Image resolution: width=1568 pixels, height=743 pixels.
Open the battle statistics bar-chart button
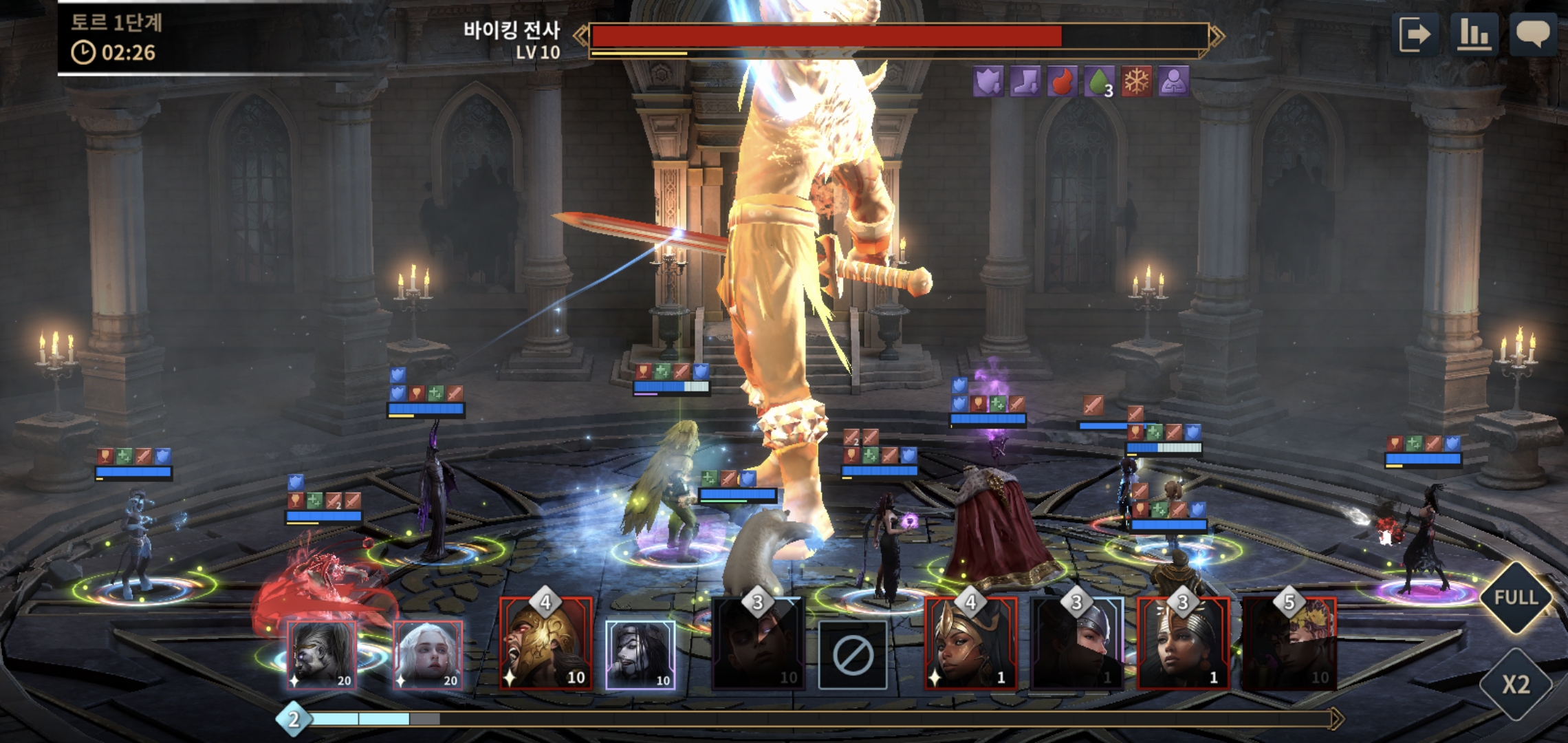coord(1474,34)
